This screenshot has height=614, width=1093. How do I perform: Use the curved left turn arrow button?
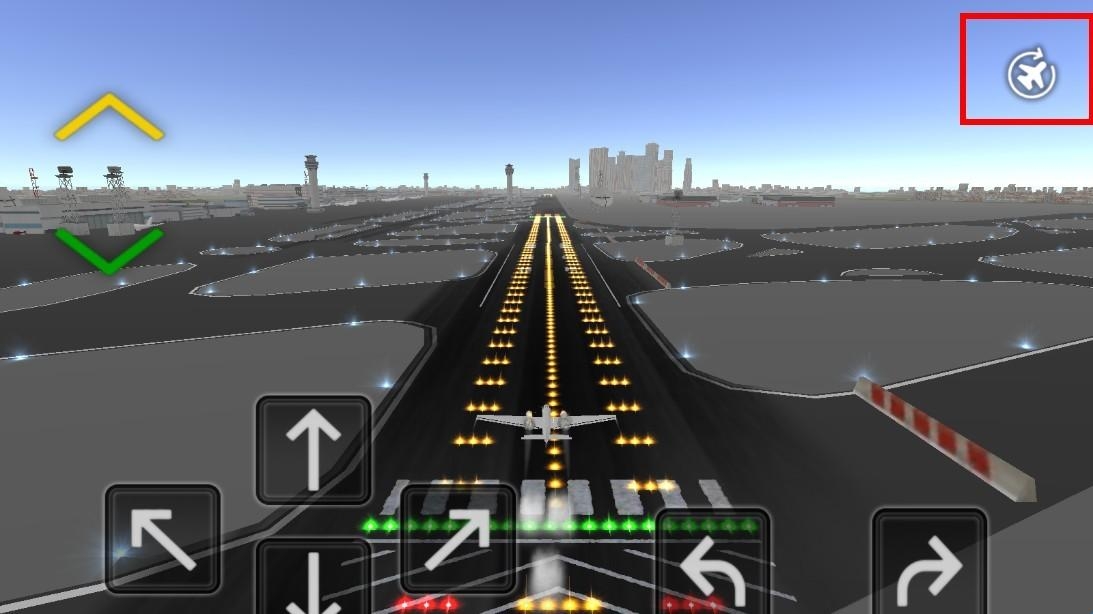713,565
